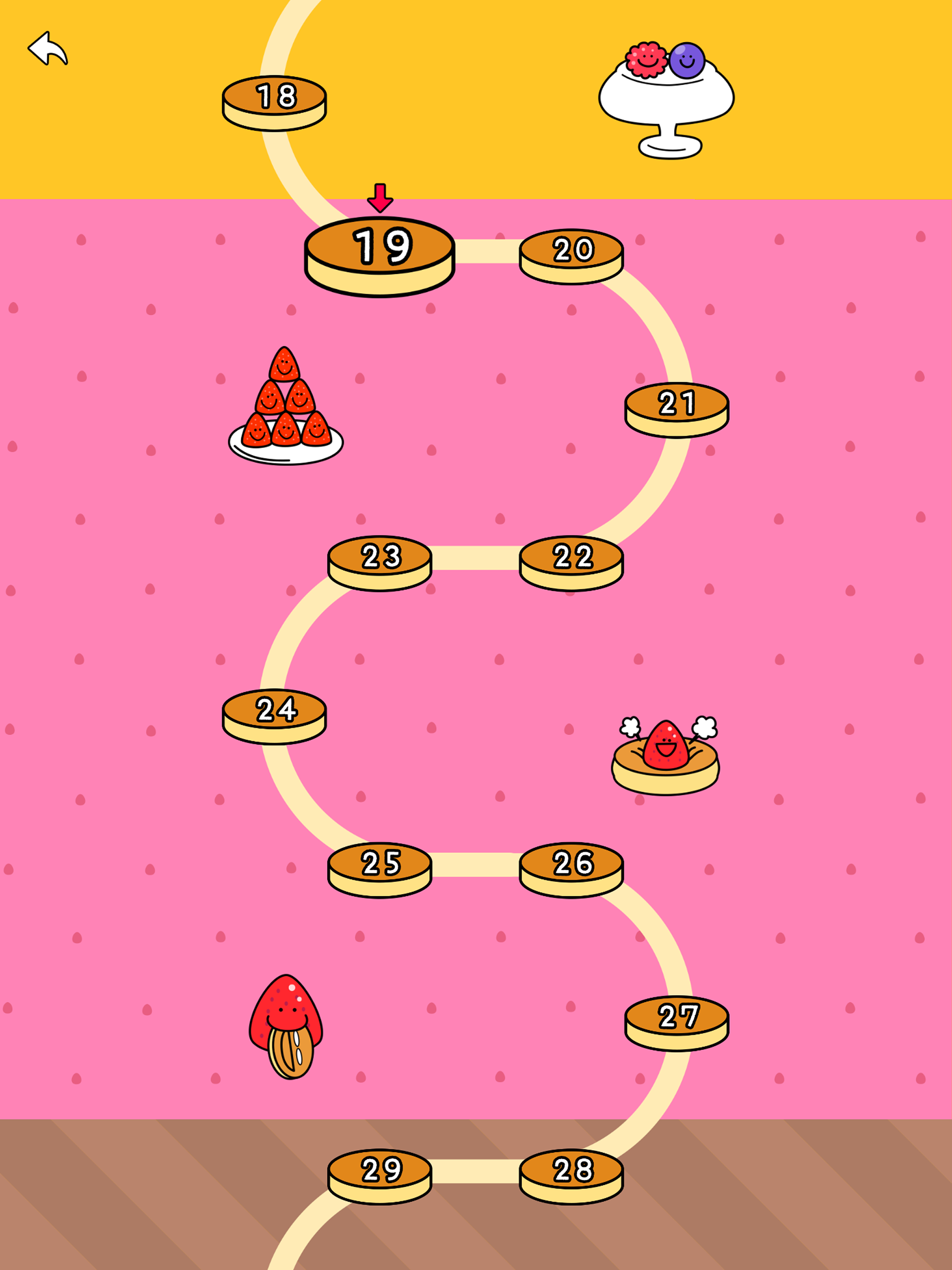This screenshot has height=1270, width=952.
Task: Open level 18
Action: coord(274,96)
